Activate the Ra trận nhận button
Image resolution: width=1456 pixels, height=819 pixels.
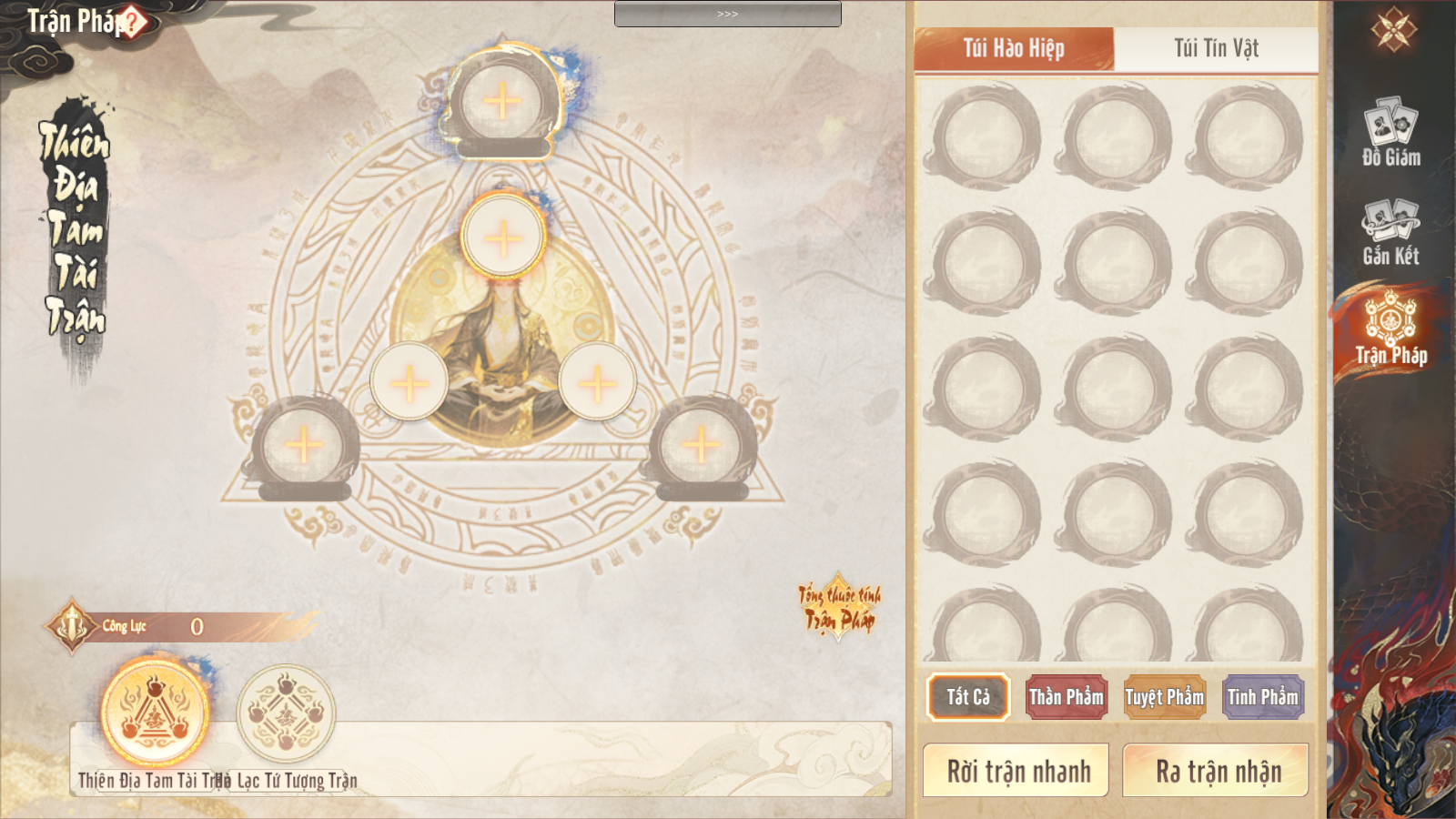coord(1217,771)
